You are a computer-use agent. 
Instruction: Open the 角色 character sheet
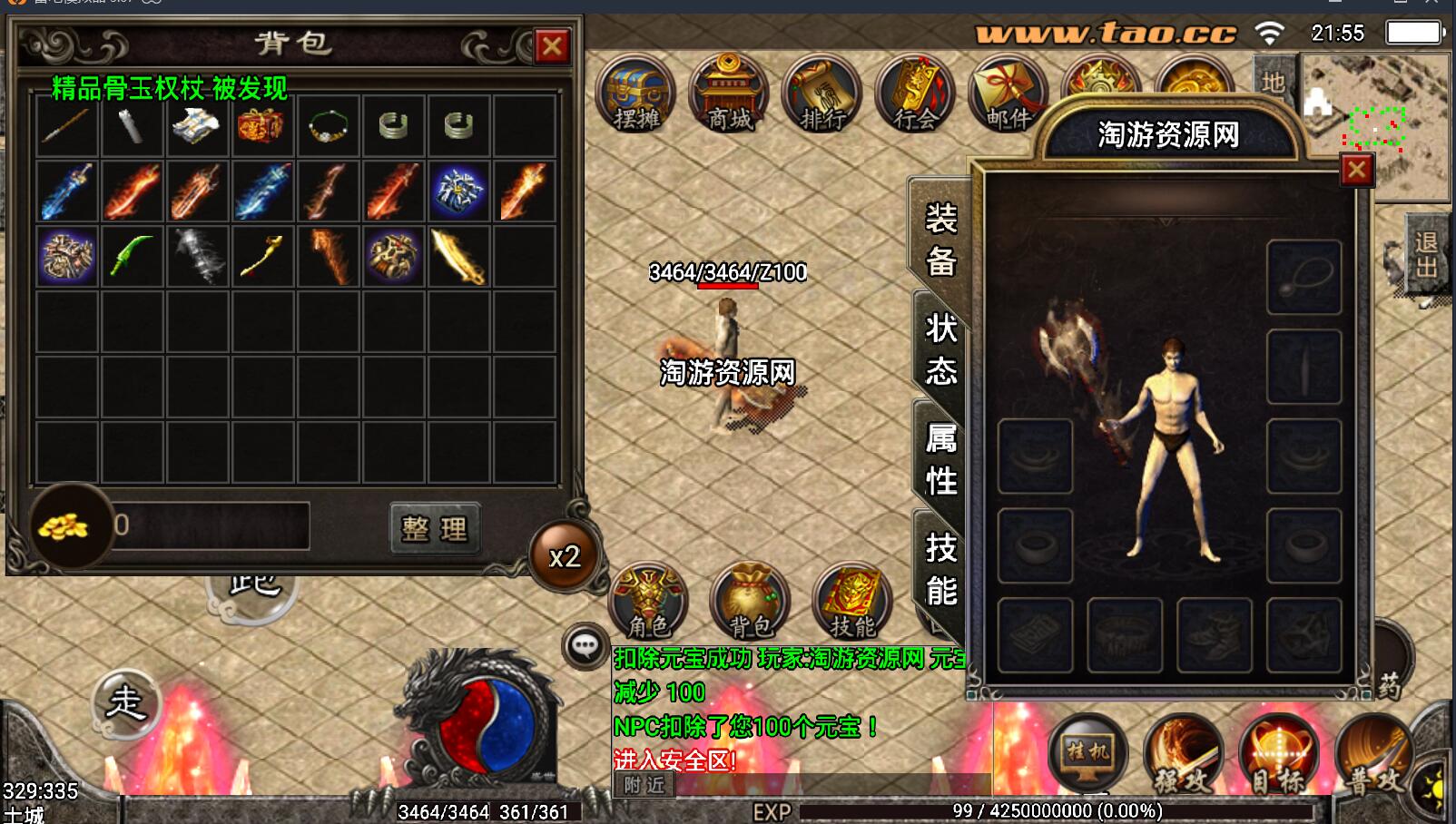point(648,601)
